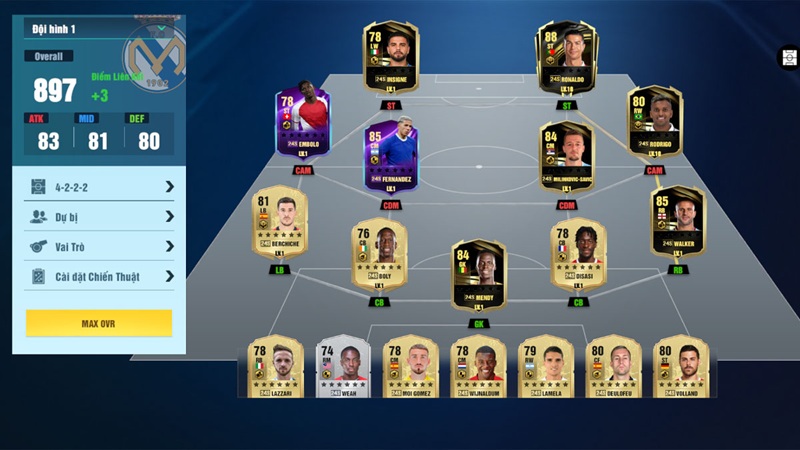
Task: Select the Rodrigo player card
Action: 654,124
